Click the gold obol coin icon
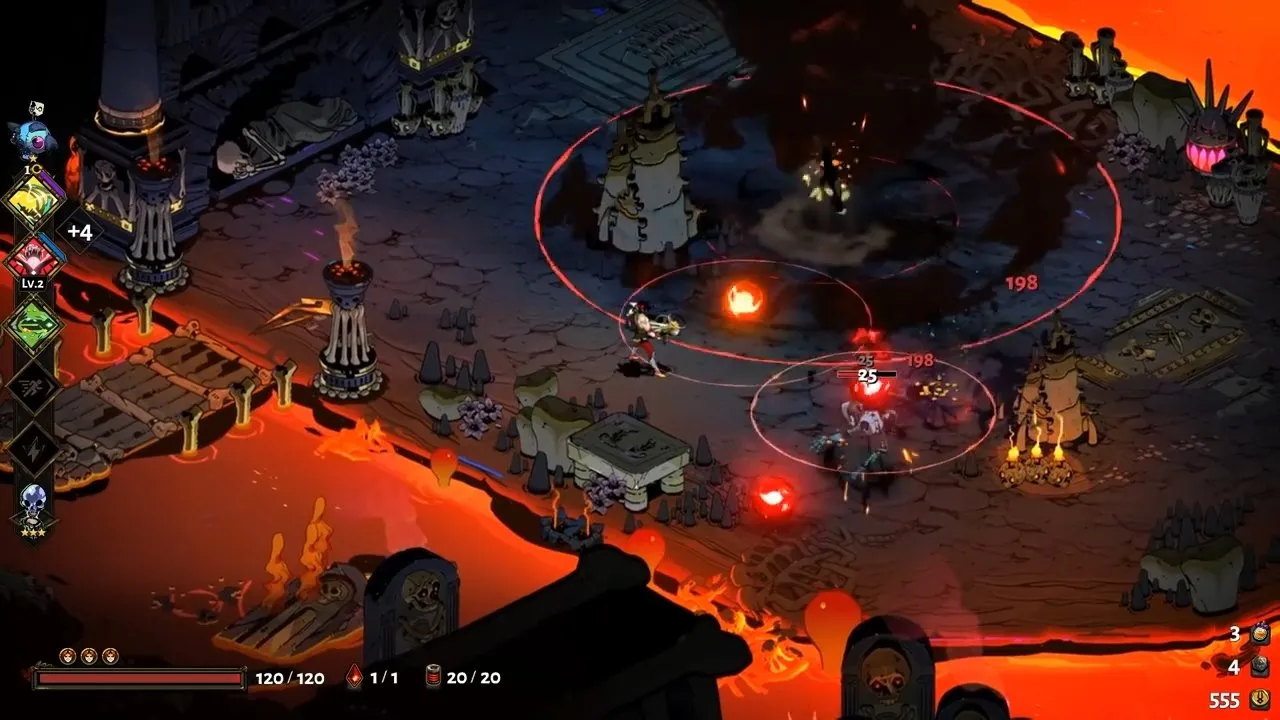This screenshot has height=720, width=1280. (1259, 700)
